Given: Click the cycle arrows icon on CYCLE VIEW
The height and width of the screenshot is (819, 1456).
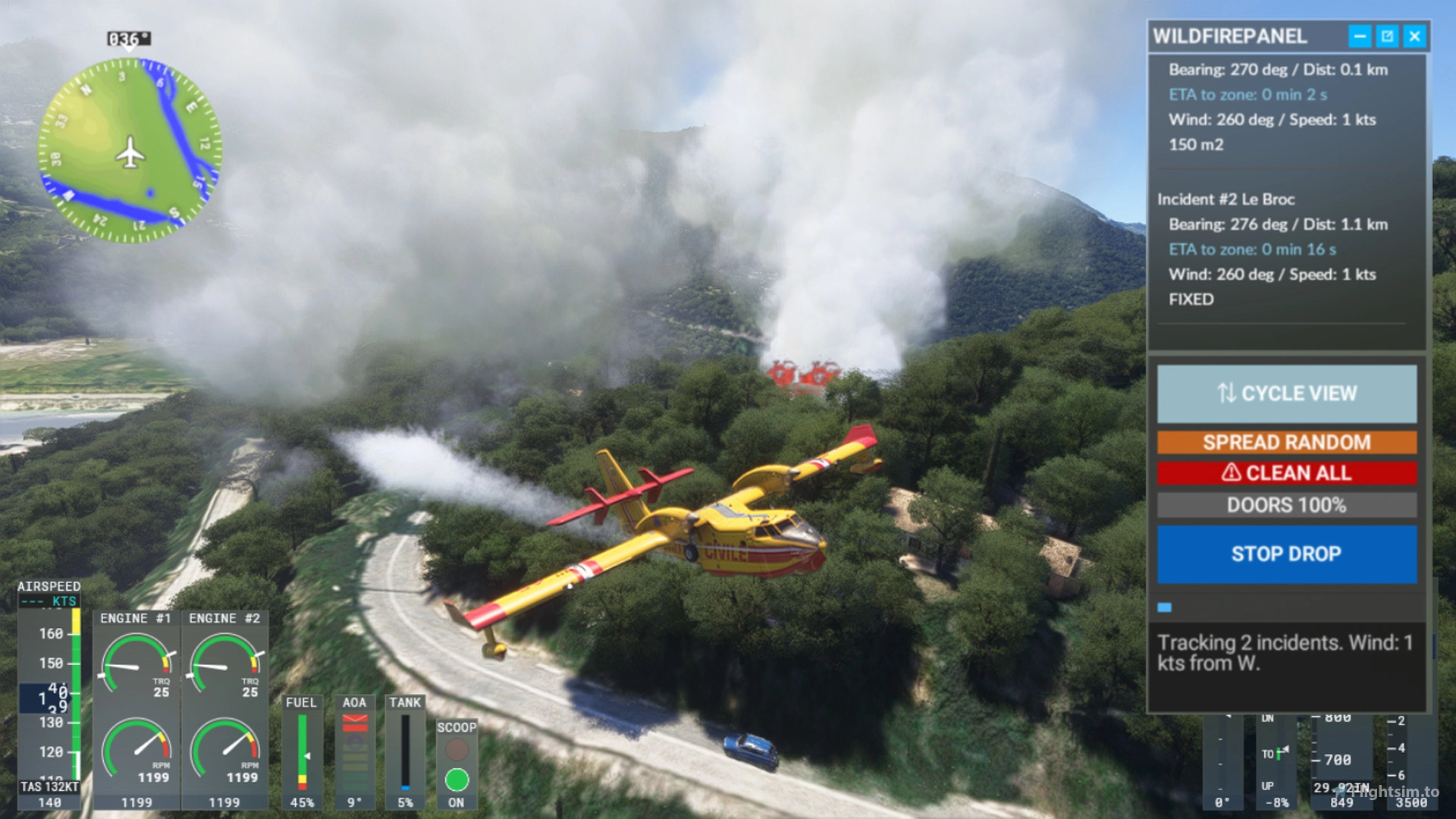Looking at the screenshot, I should pos(1227,394).
